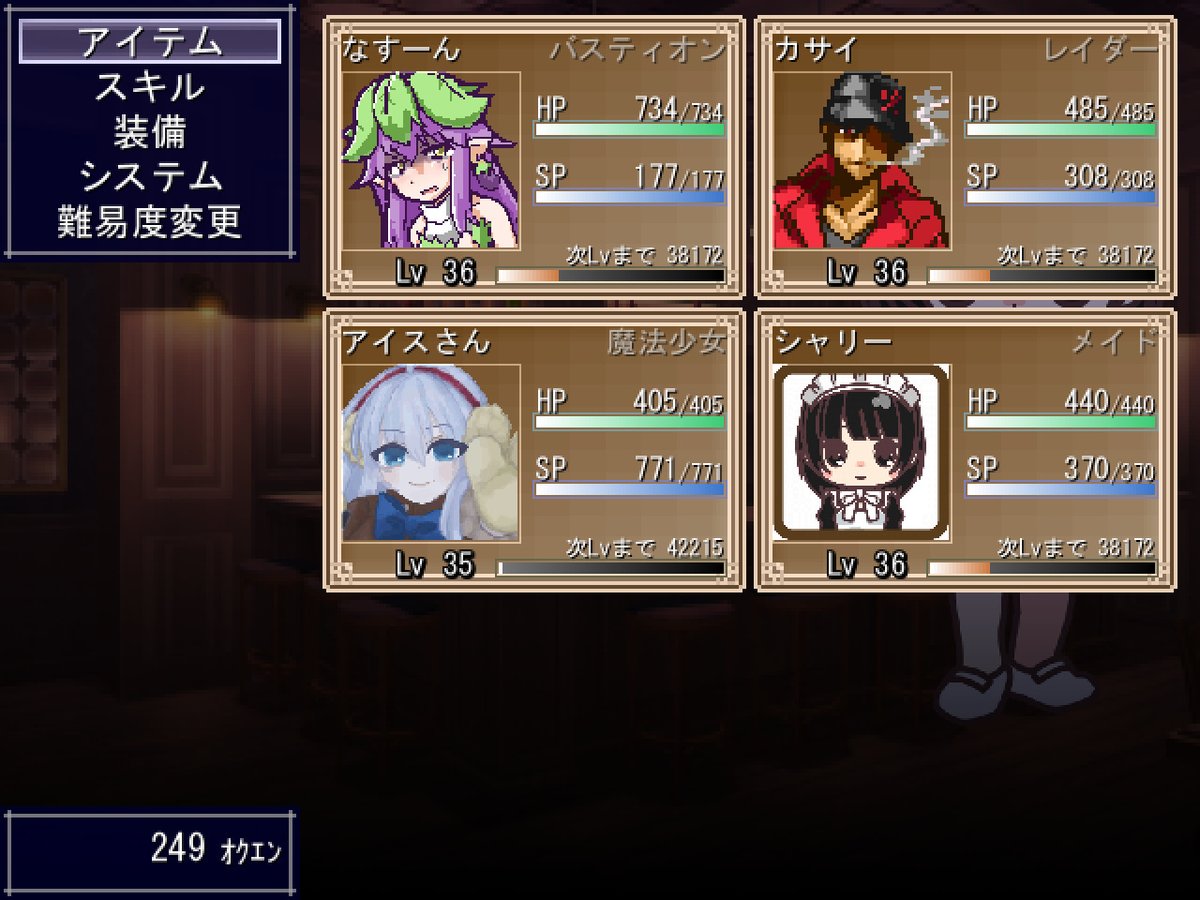1200x900 pixels.
Task: Click カサイ's smoking red-jacket portrait
Action: 862,160
